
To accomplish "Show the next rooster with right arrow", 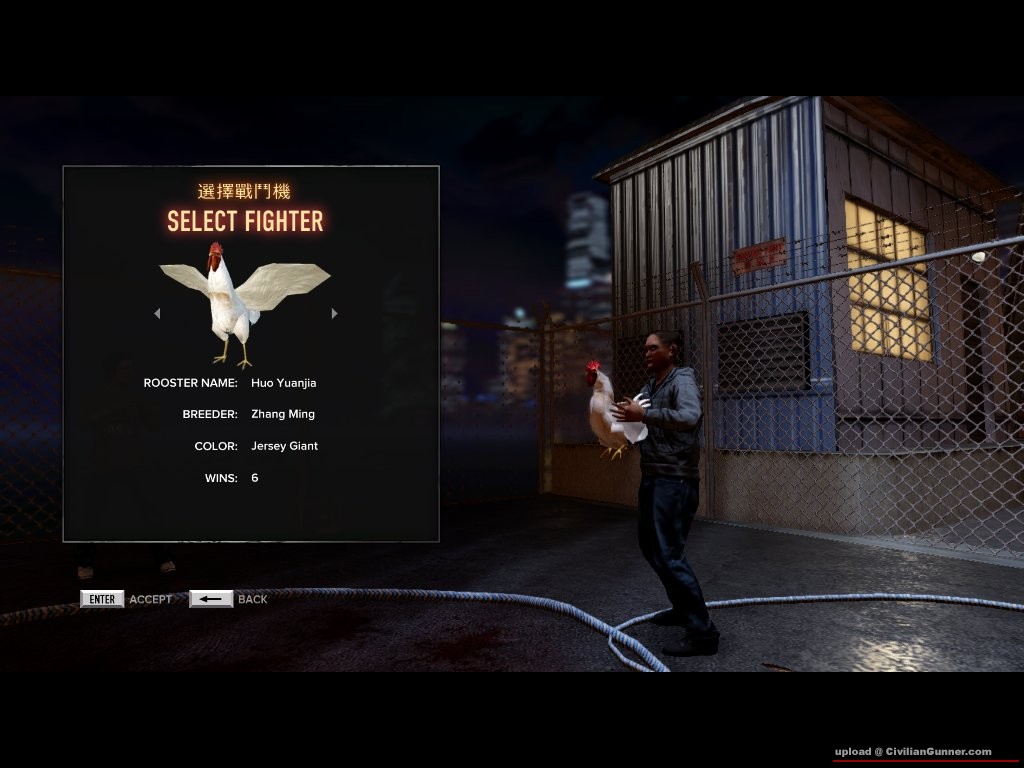I will (x=334, y=313).
